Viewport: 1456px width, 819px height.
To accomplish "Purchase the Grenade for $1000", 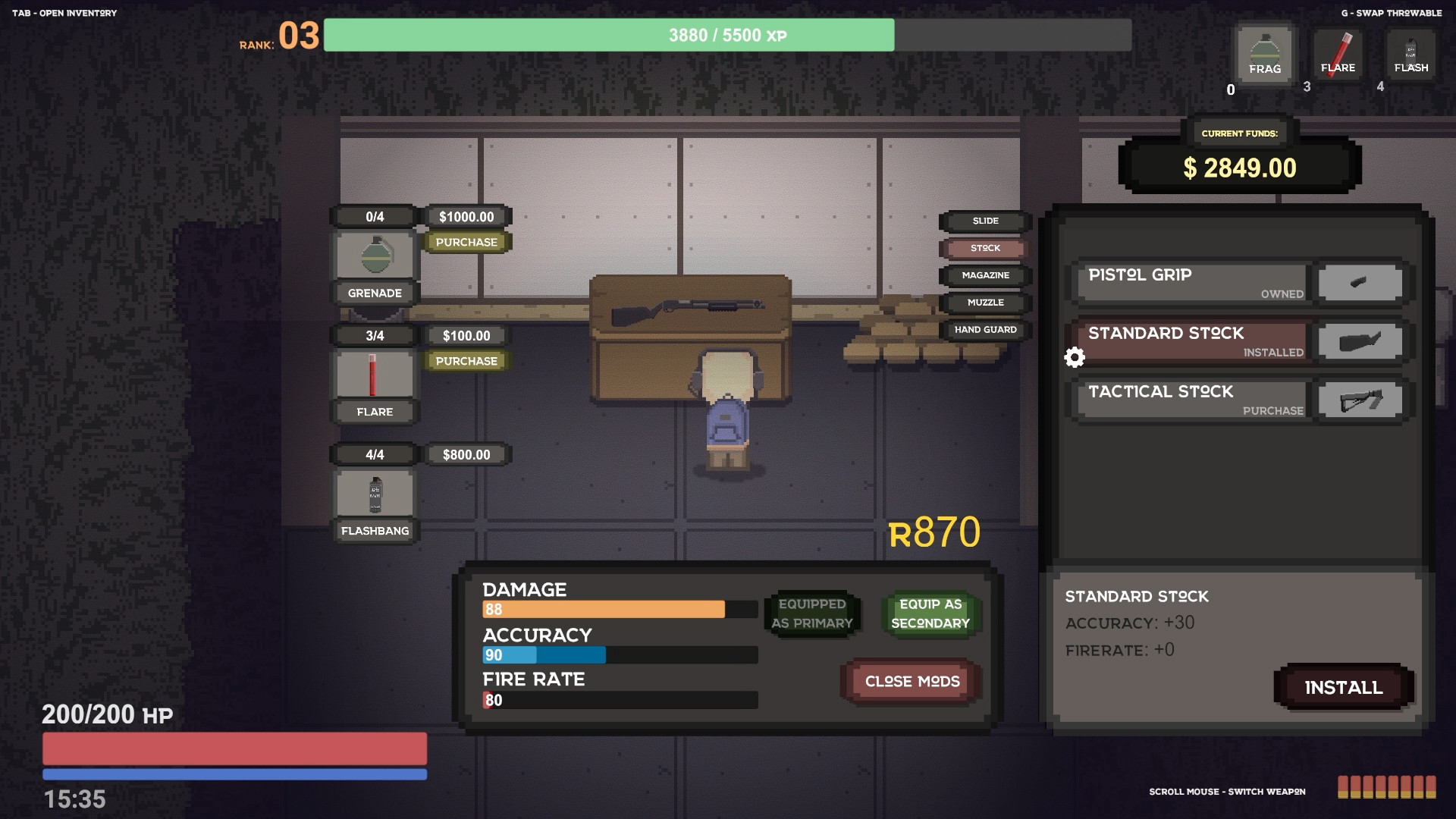I will point(466,242).
